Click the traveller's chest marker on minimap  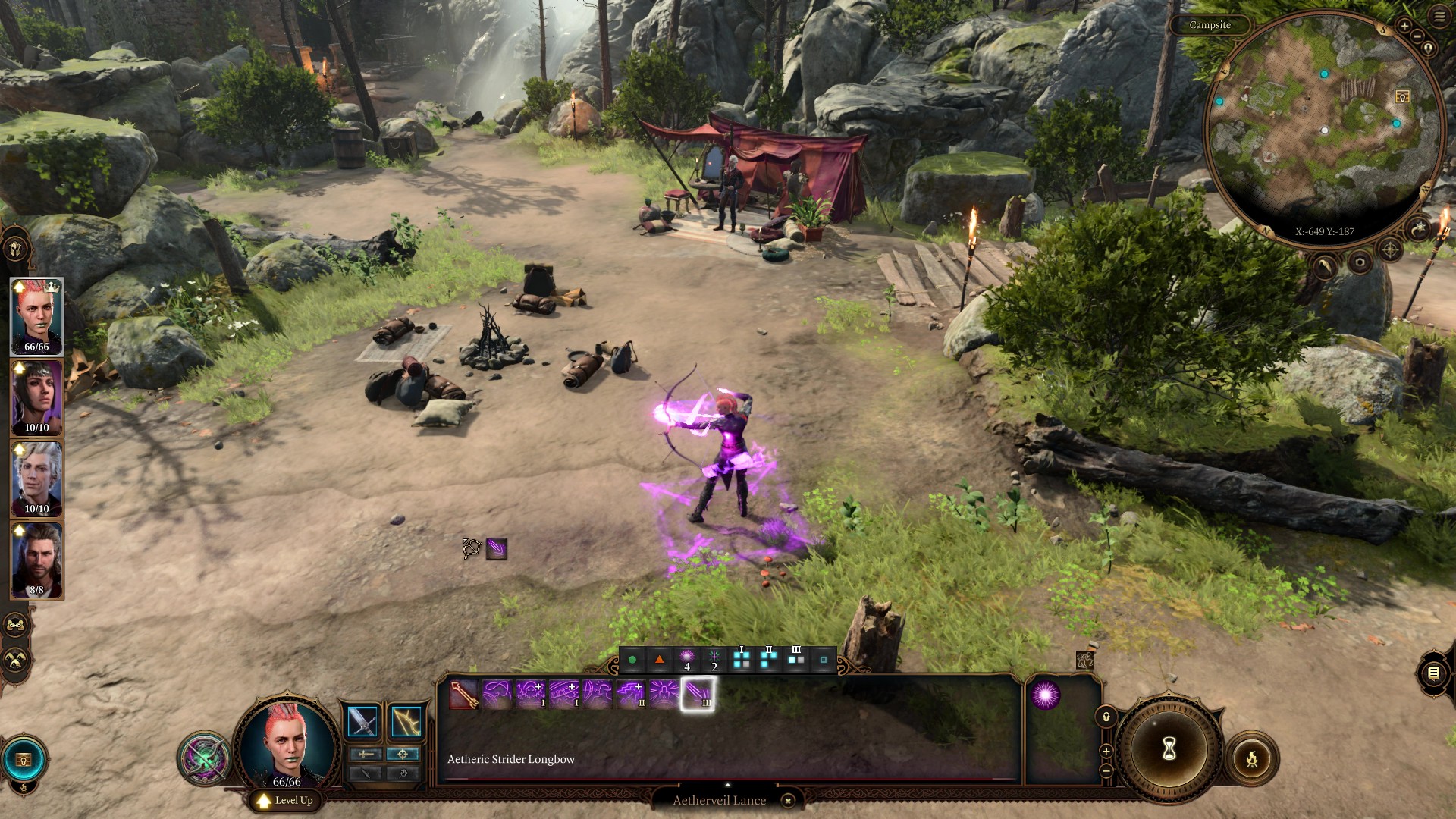[1401, 96]
